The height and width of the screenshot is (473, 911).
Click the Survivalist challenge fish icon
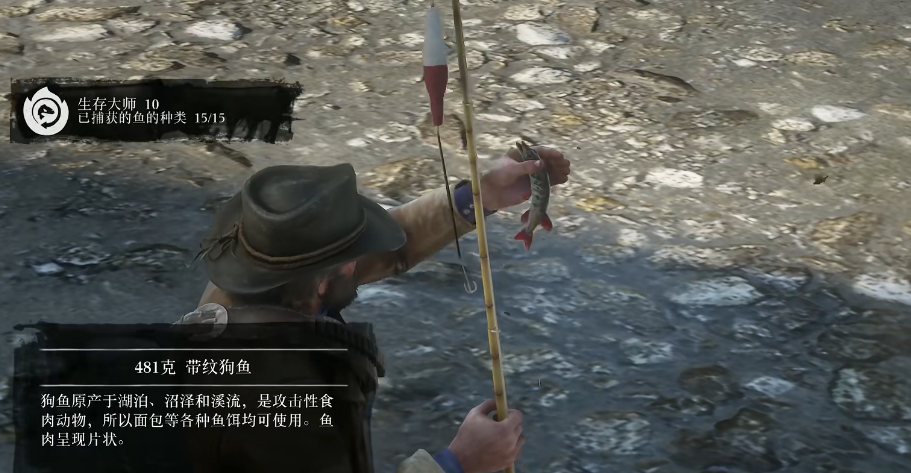(x=44, y=110)
